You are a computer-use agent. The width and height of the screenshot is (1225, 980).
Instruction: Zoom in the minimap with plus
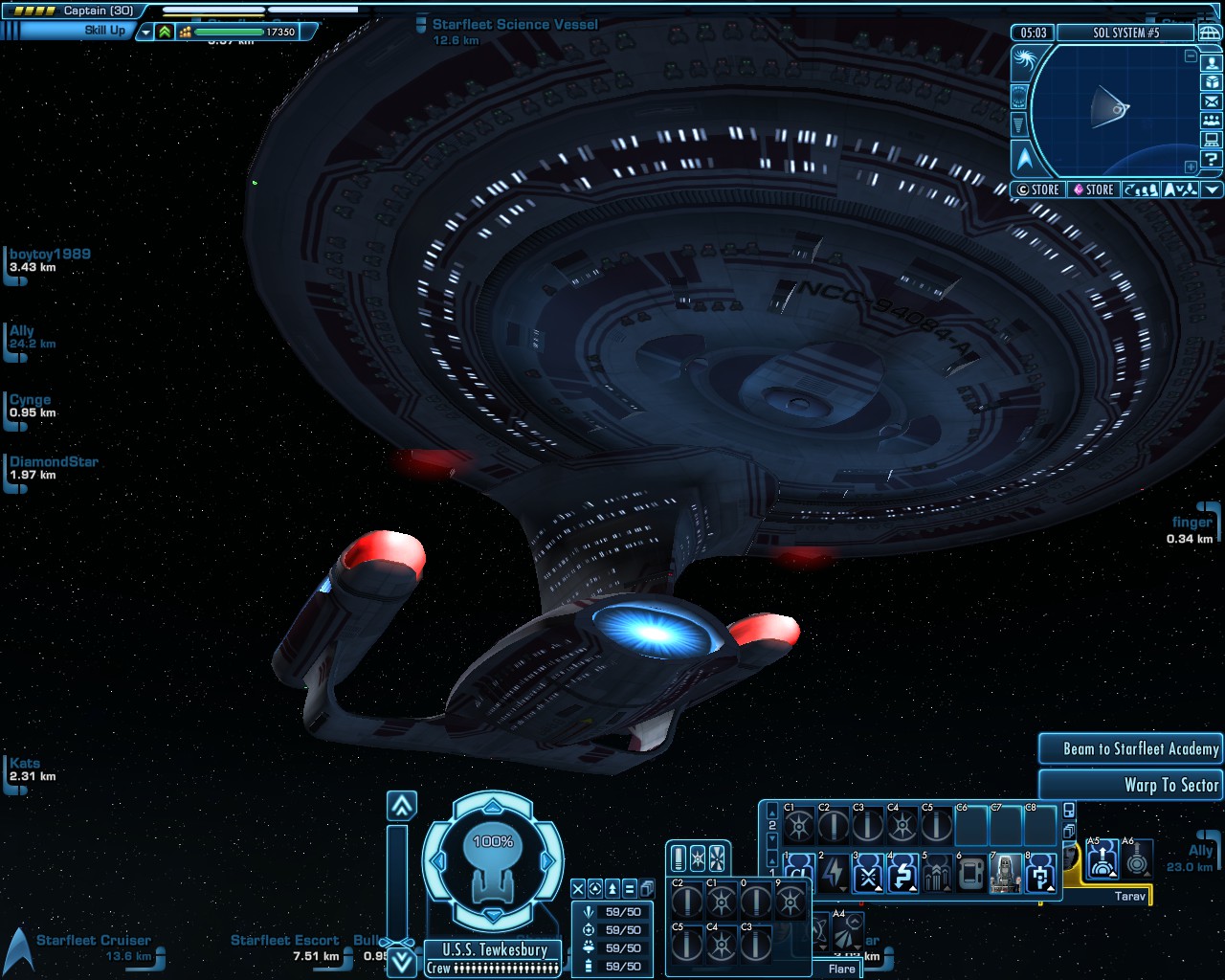(1191, 167)
